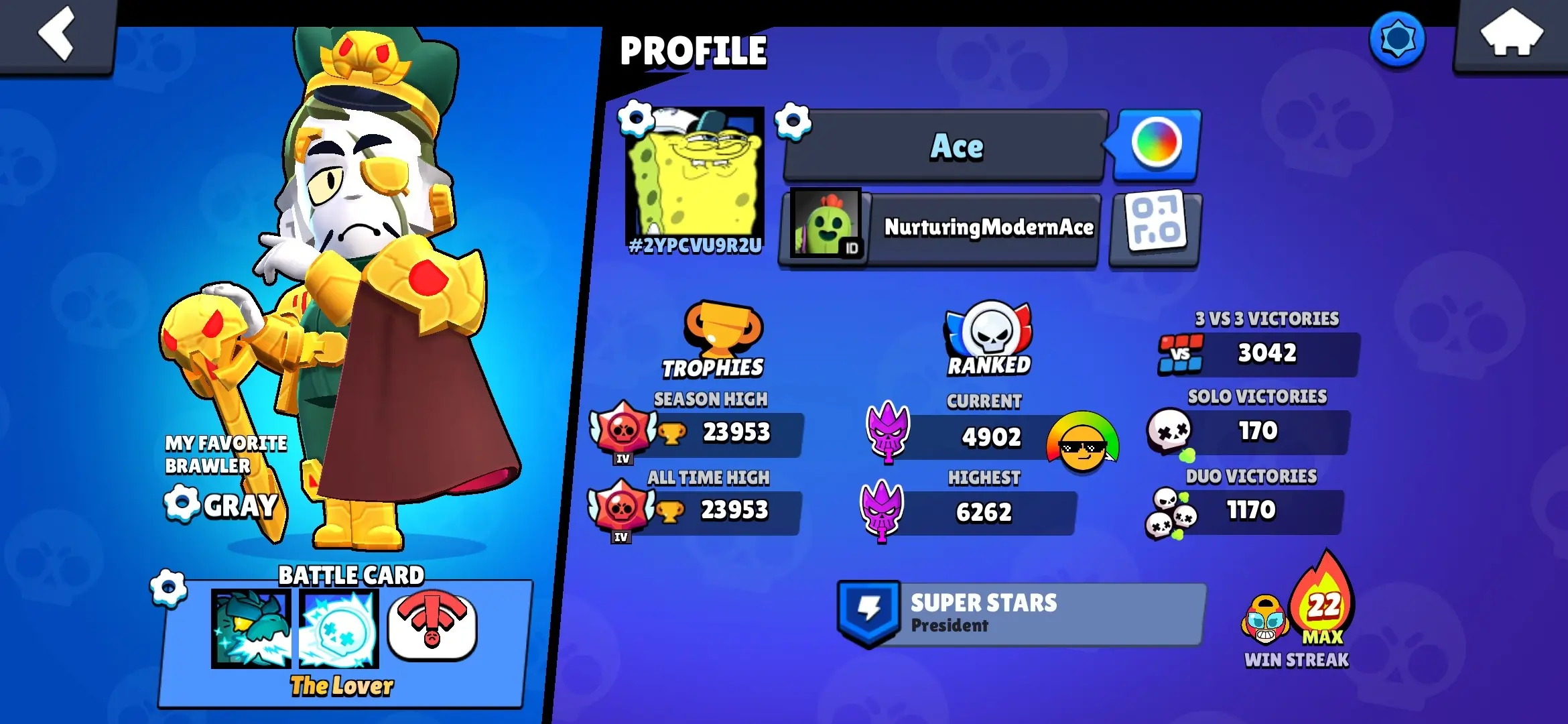Select the green dragon battle card icon
Viewport: 1568px width, 724px height.
[x=251, y=629]
